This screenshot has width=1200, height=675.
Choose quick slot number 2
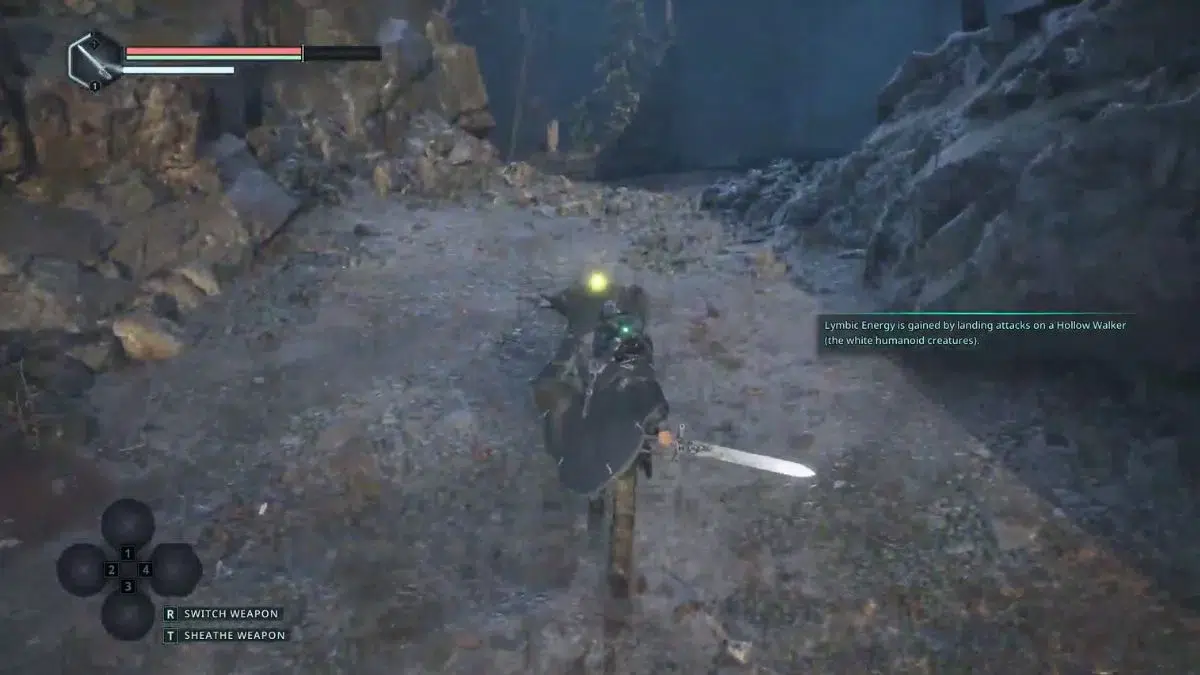pos(83,570)
